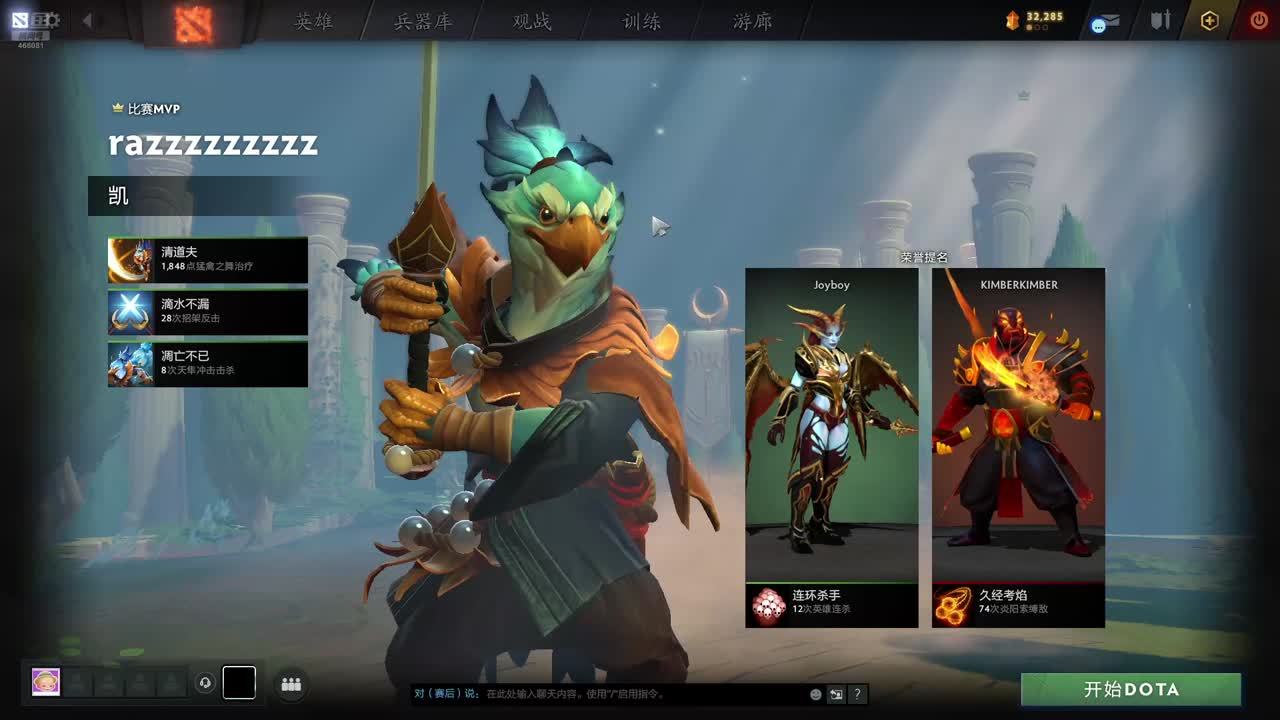The image size is (1280, 720).
Task: Open the 观战 watch tab
Action: click(x=532, y=21)
